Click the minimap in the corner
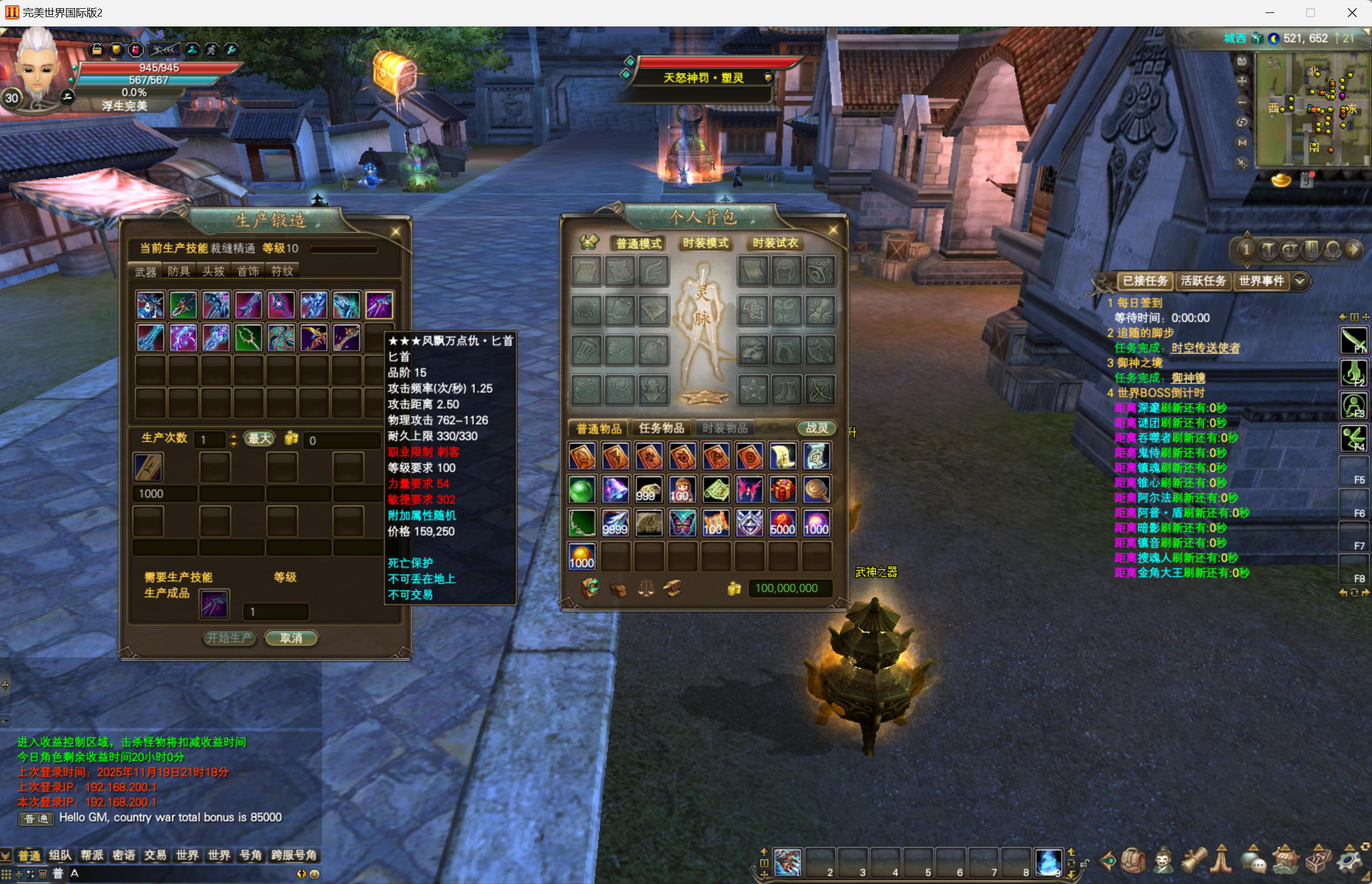The width and height of the screenshot is (1372, 884). tap(1311, 109)
